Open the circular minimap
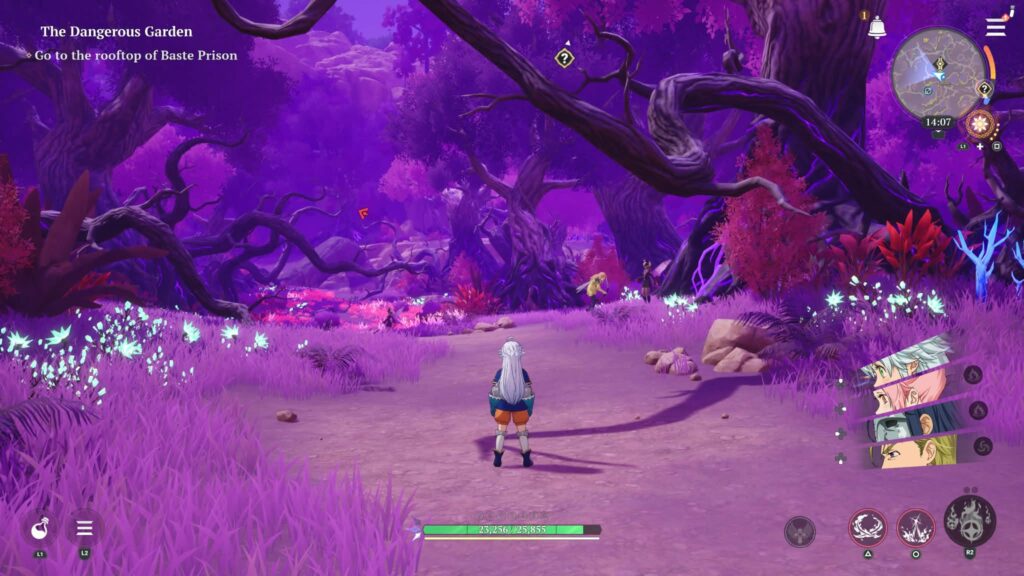1024x576 pixels. pos(937,74)
